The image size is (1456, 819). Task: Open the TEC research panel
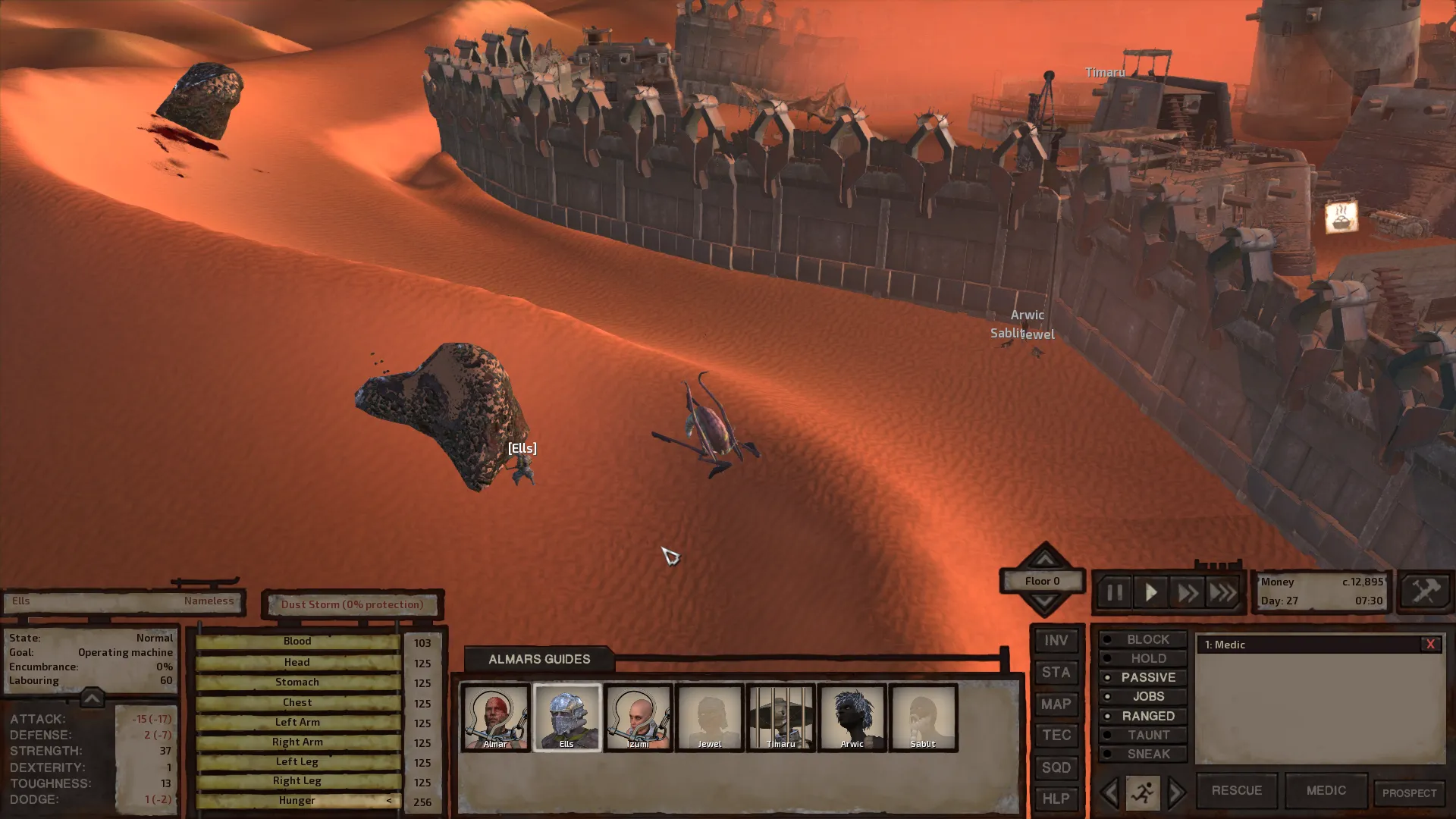1056,736
